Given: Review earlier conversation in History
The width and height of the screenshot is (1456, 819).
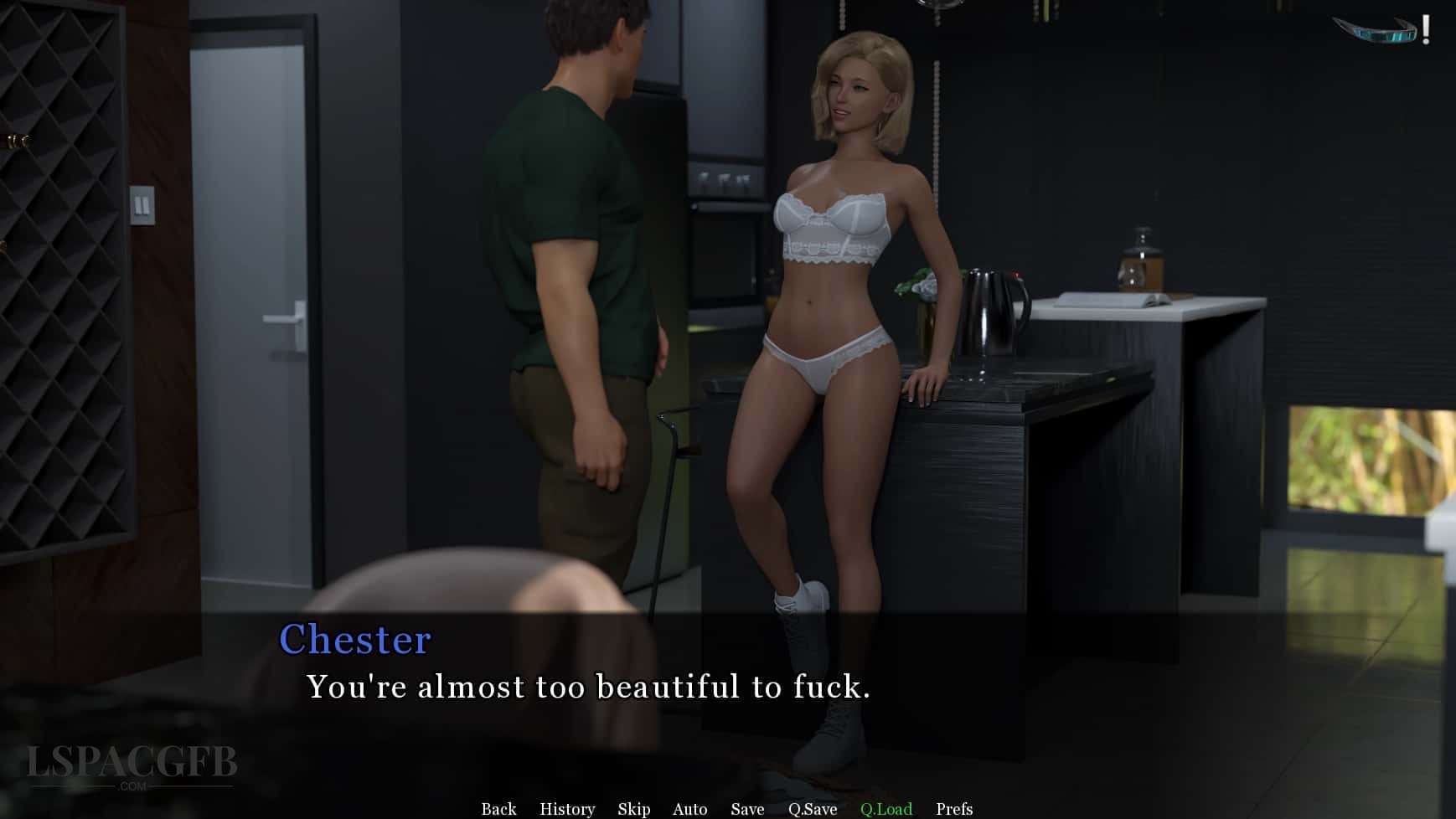Looking at the screenshot, I should tap(566, 809).
